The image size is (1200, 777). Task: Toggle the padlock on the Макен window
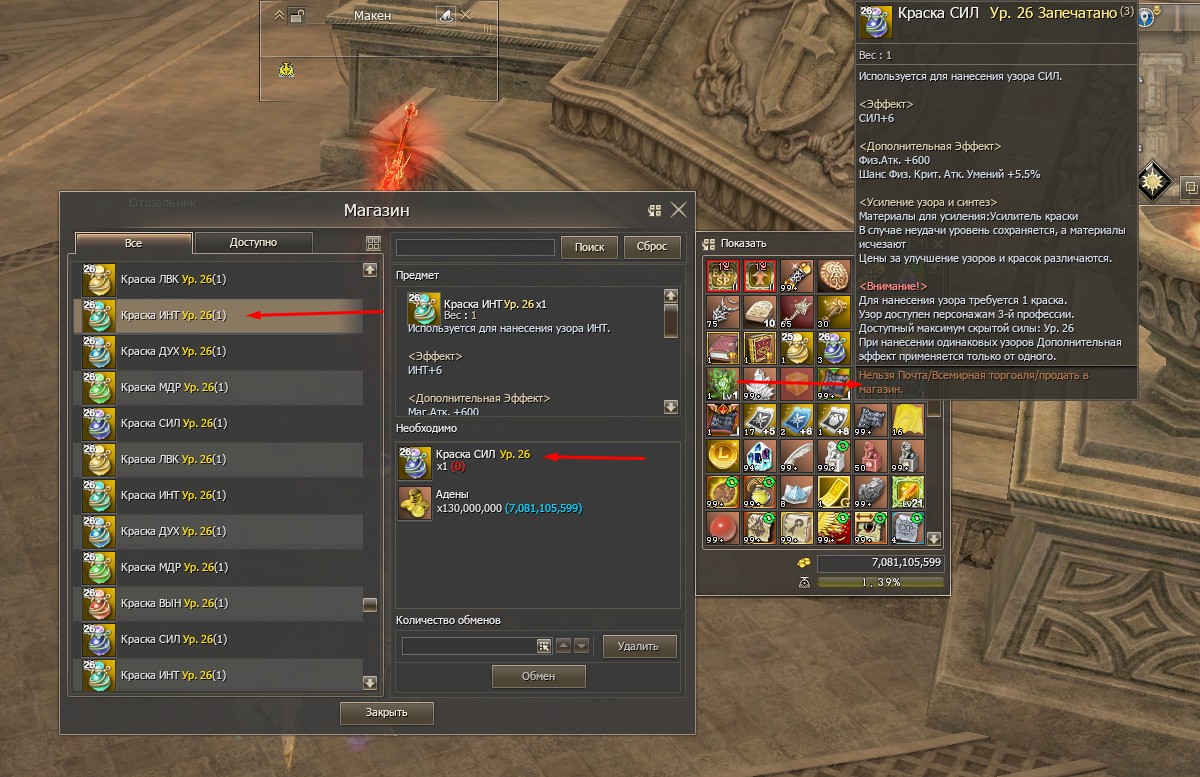coord(297,15)
